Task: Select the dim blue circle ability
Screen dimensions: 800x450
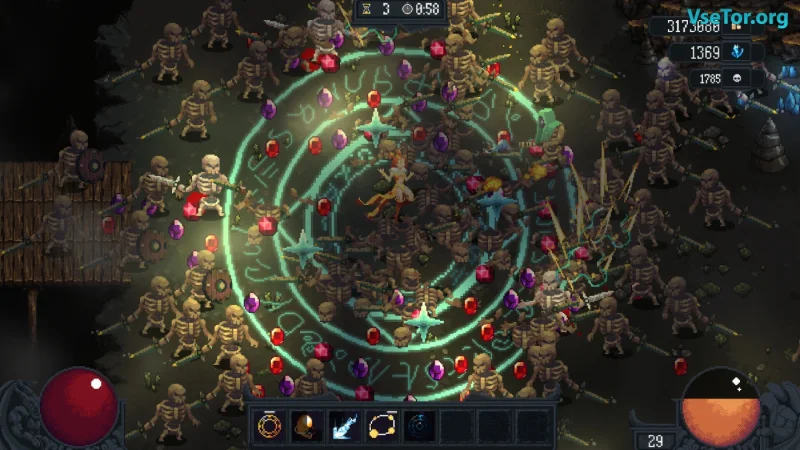Action: pos(419,426)
